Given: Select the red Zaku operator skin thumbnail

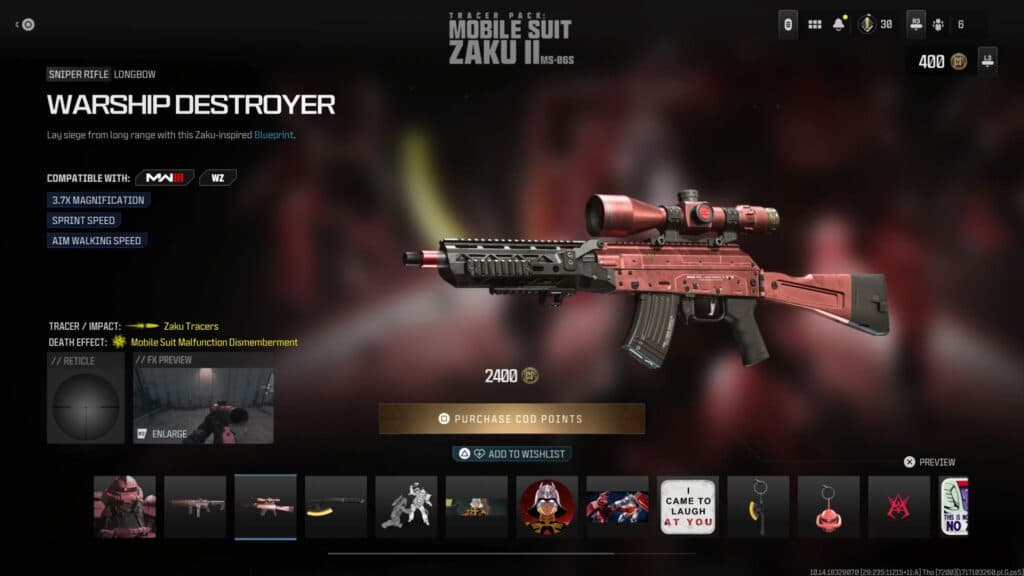Looking at the screenshot, I should click(x=125, y=506).
